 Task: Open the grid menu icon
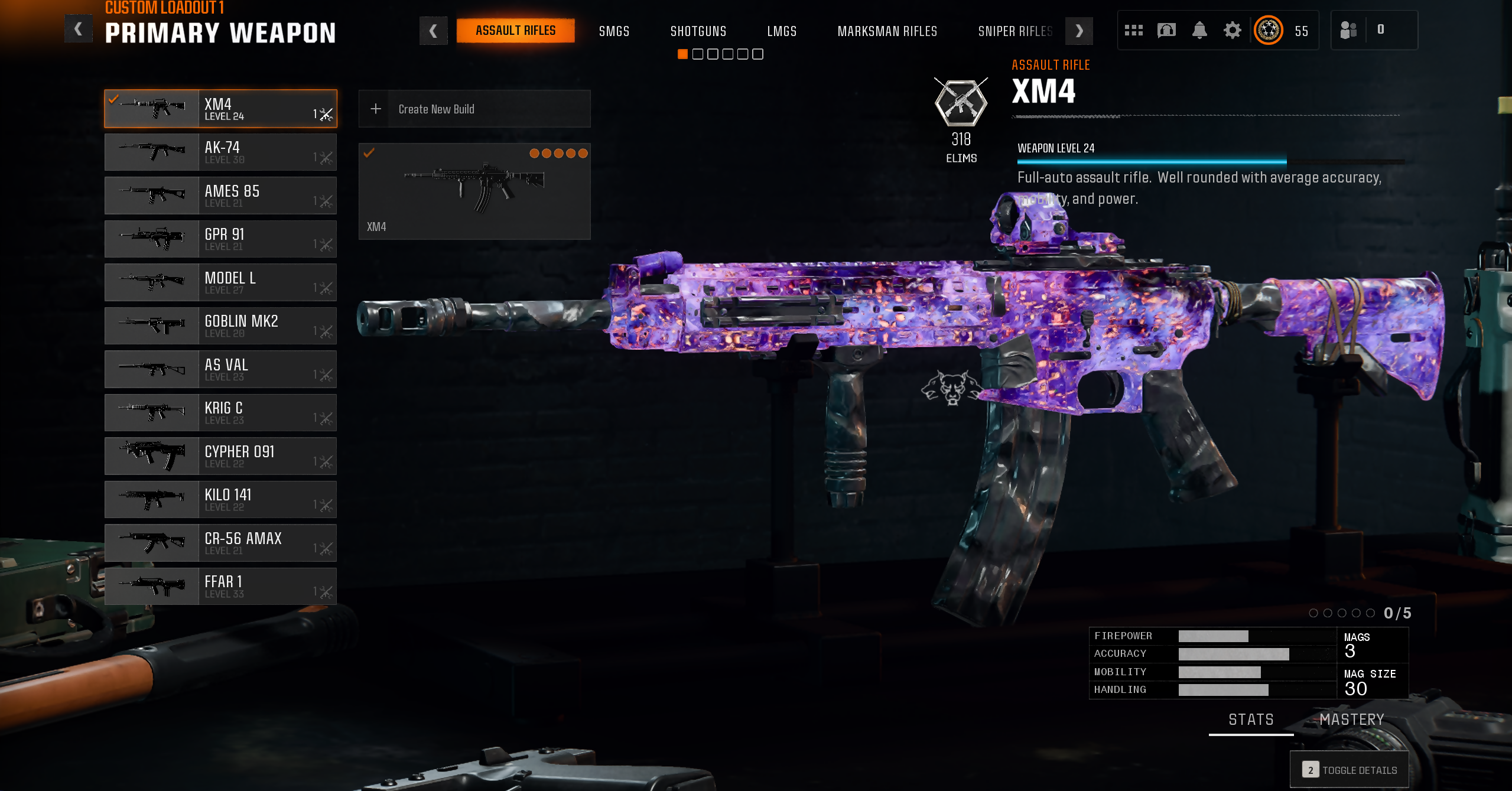[x=1133, y=30]
